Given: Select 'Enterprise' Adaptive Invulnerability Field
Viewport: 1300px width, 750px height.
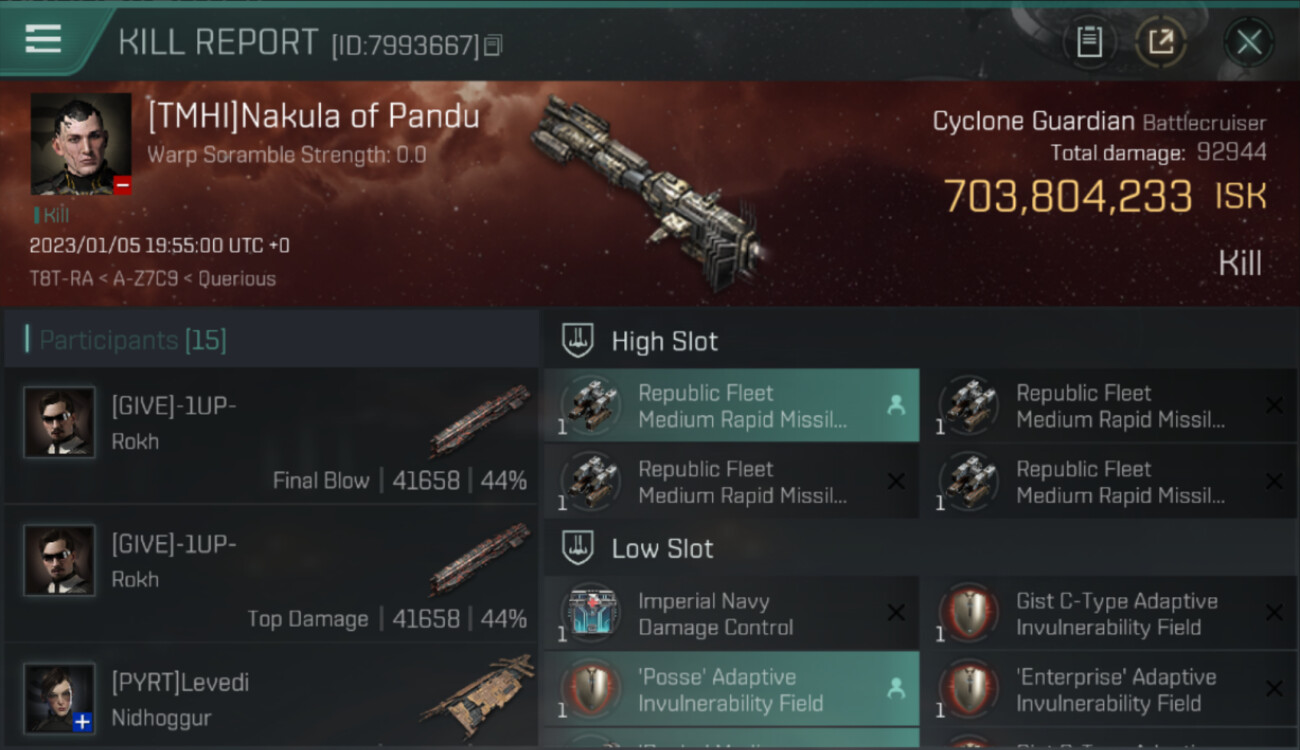Looking at the screenshot, I should (x=1108, y=690).
